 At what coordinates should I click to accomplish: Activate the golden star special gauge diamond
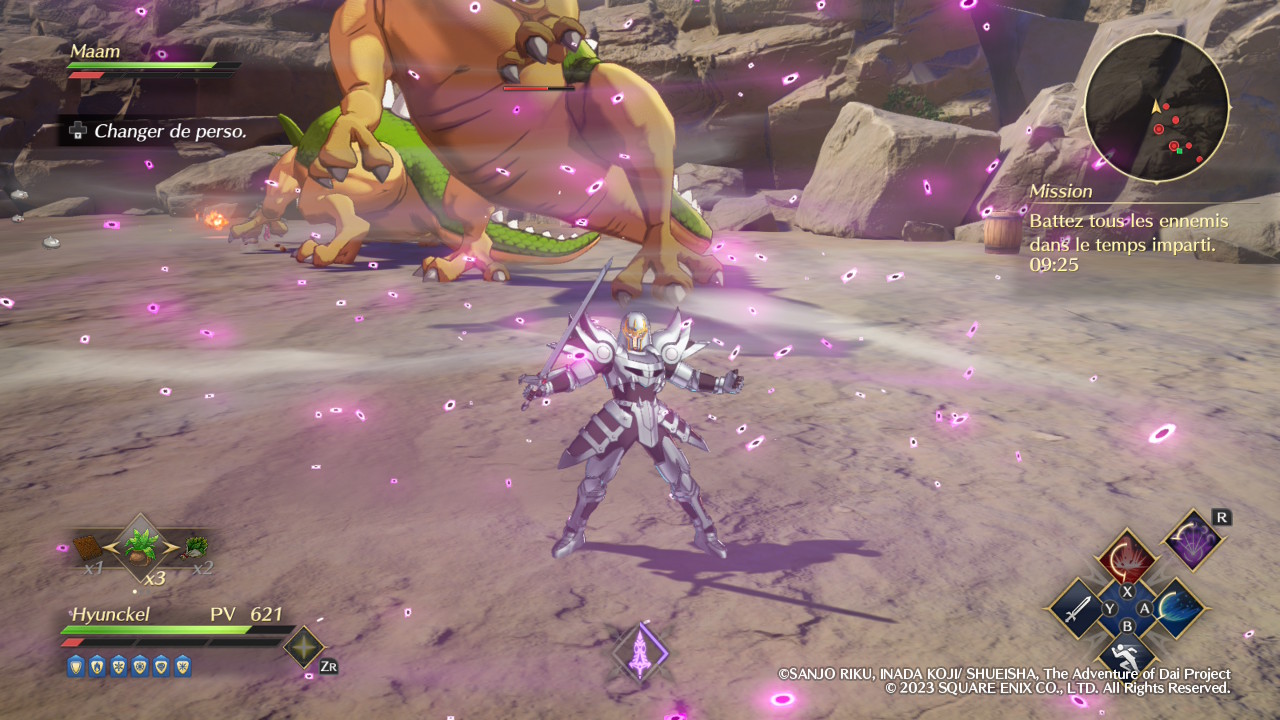pos(303,646)
